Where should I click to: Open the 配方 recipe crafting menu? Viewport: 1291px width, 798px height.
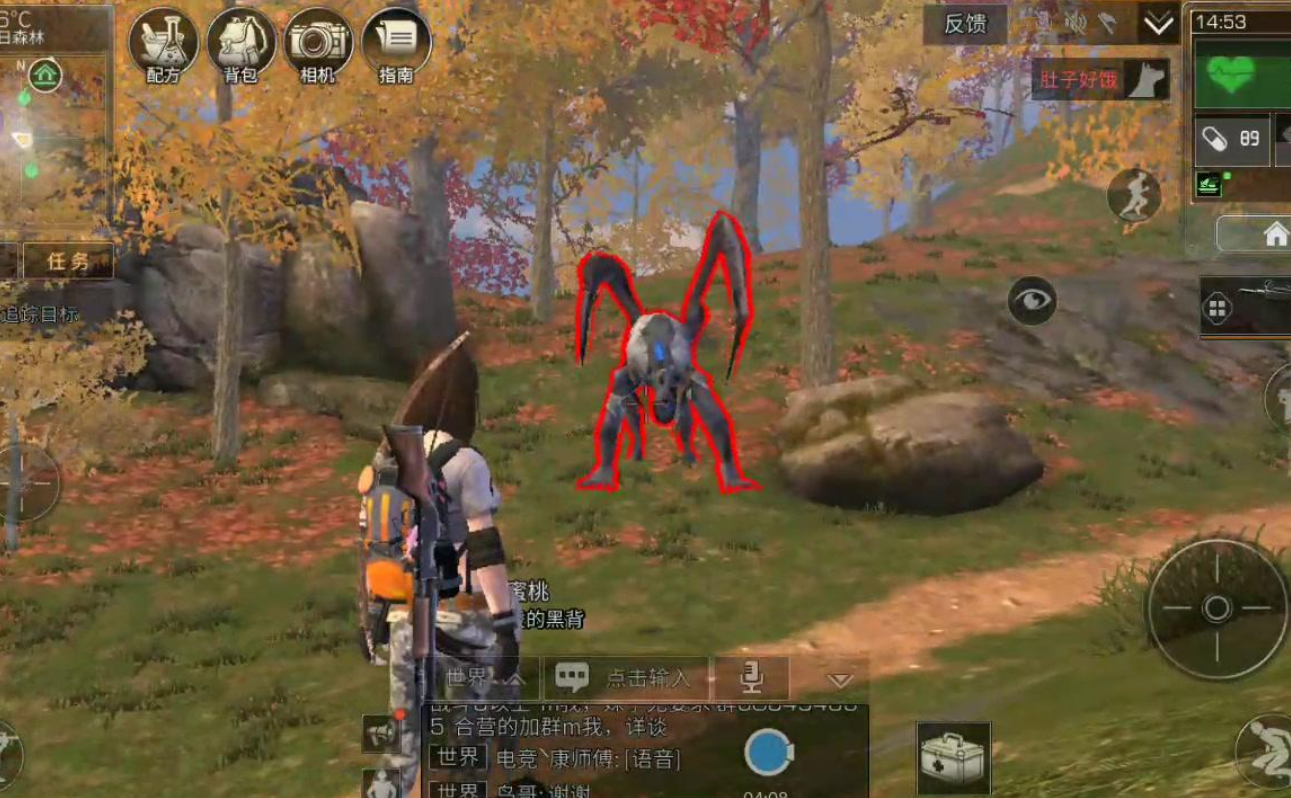click(164, 45)
